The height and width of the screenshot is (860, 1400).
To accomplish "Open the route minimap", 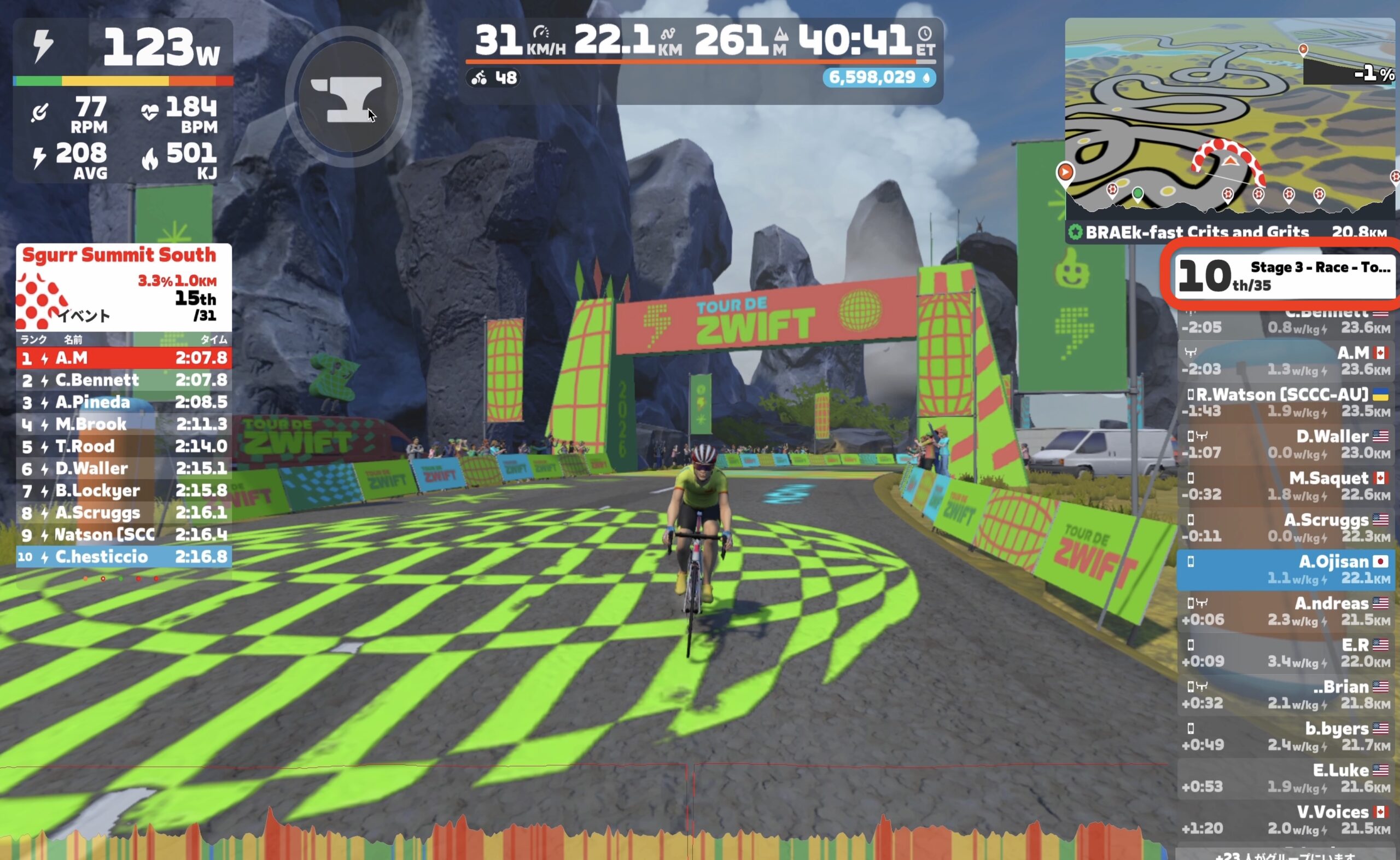I will 1230,119.
